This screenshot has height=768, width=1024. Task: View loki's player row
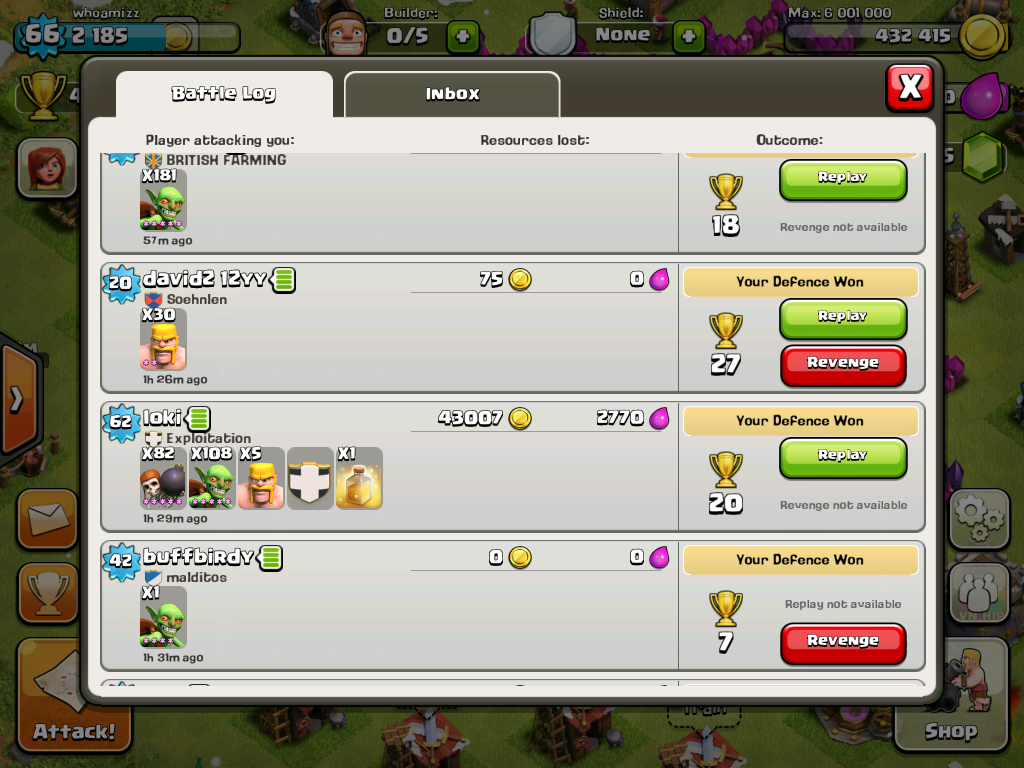tap(390, 466)
